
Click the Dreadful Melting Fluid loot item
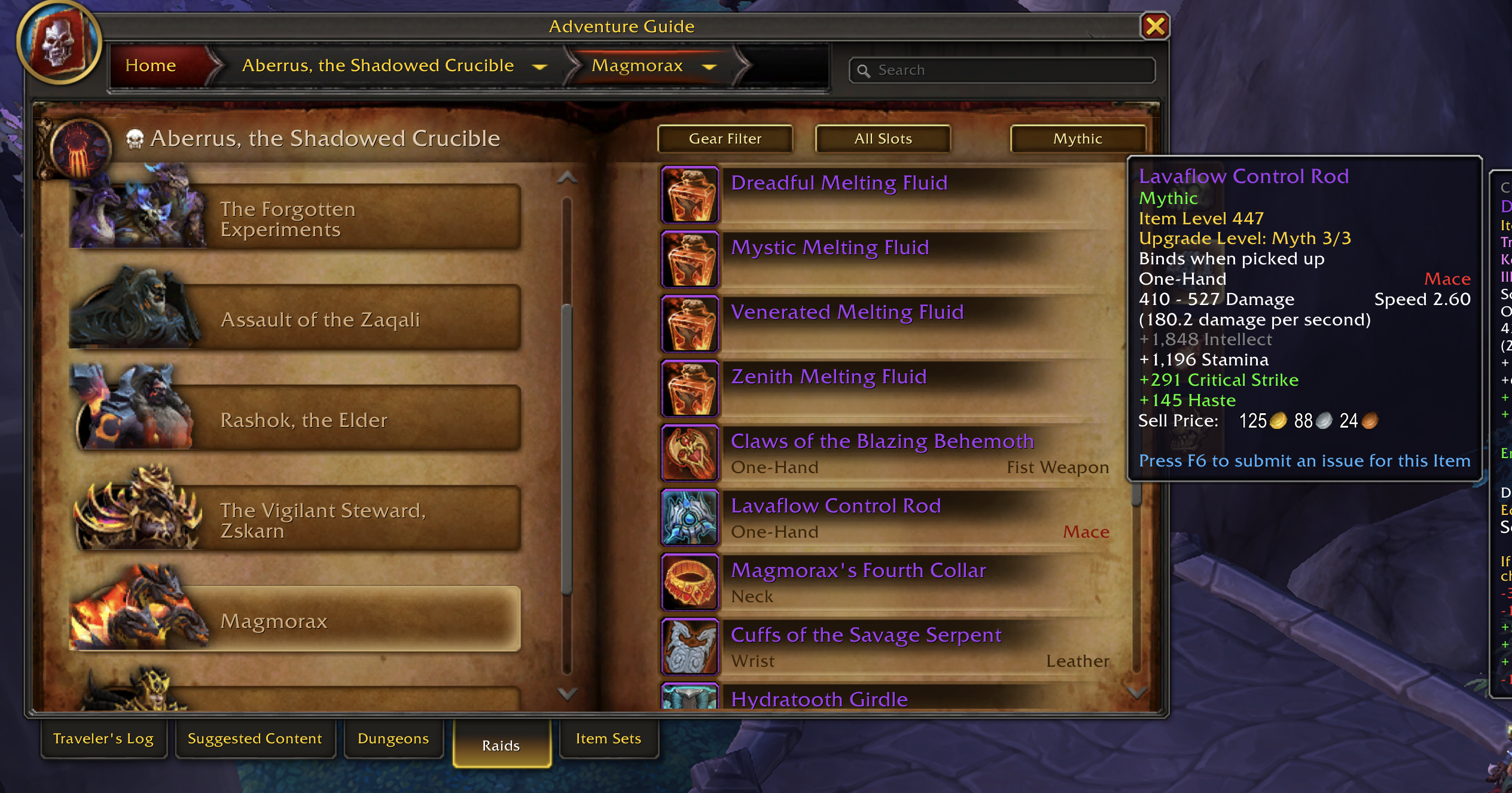[839, 183]
